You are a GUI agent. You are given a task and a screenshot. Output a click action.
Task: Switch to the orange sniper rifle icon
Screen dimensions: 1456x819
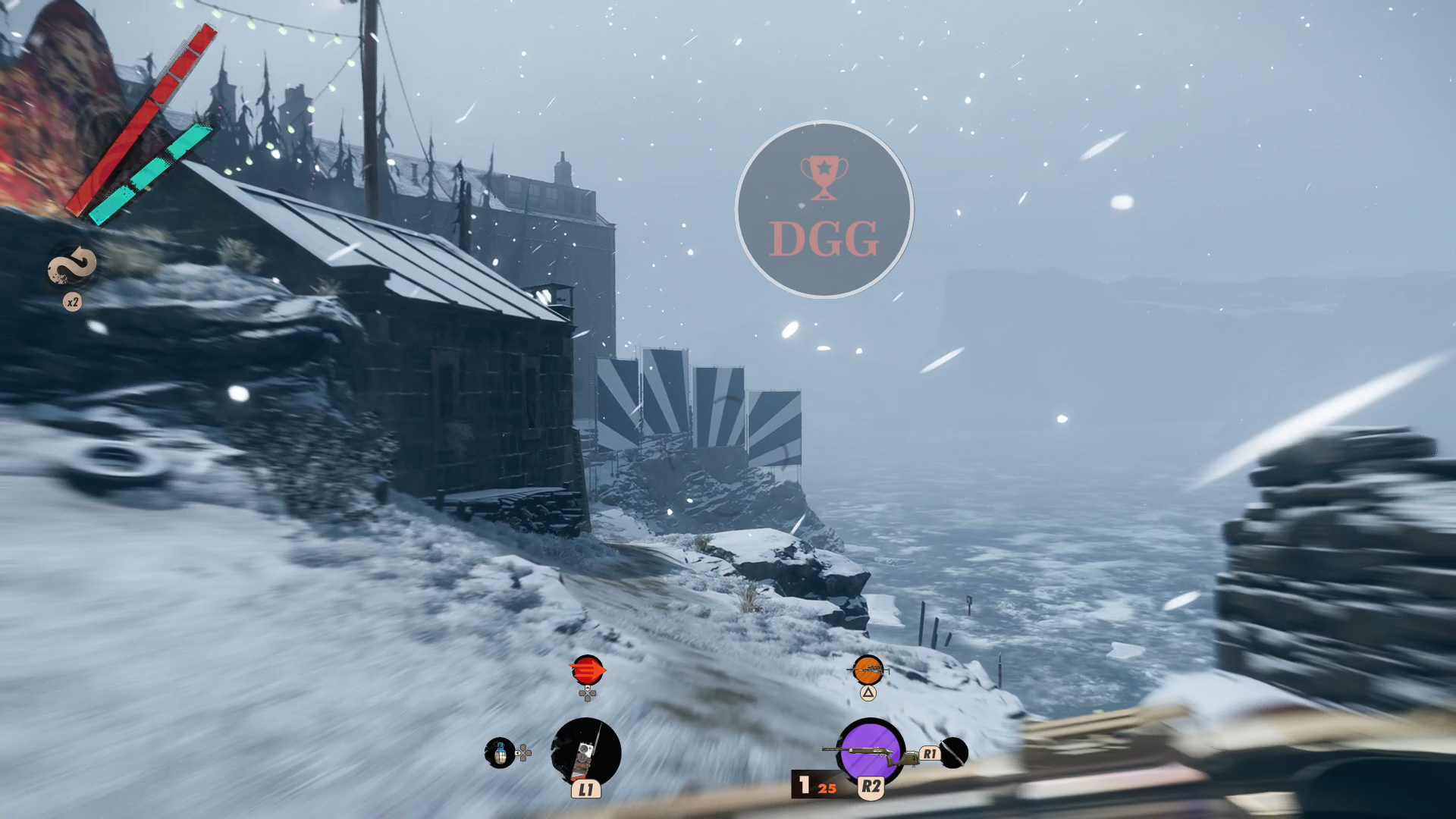click(868, 670)
